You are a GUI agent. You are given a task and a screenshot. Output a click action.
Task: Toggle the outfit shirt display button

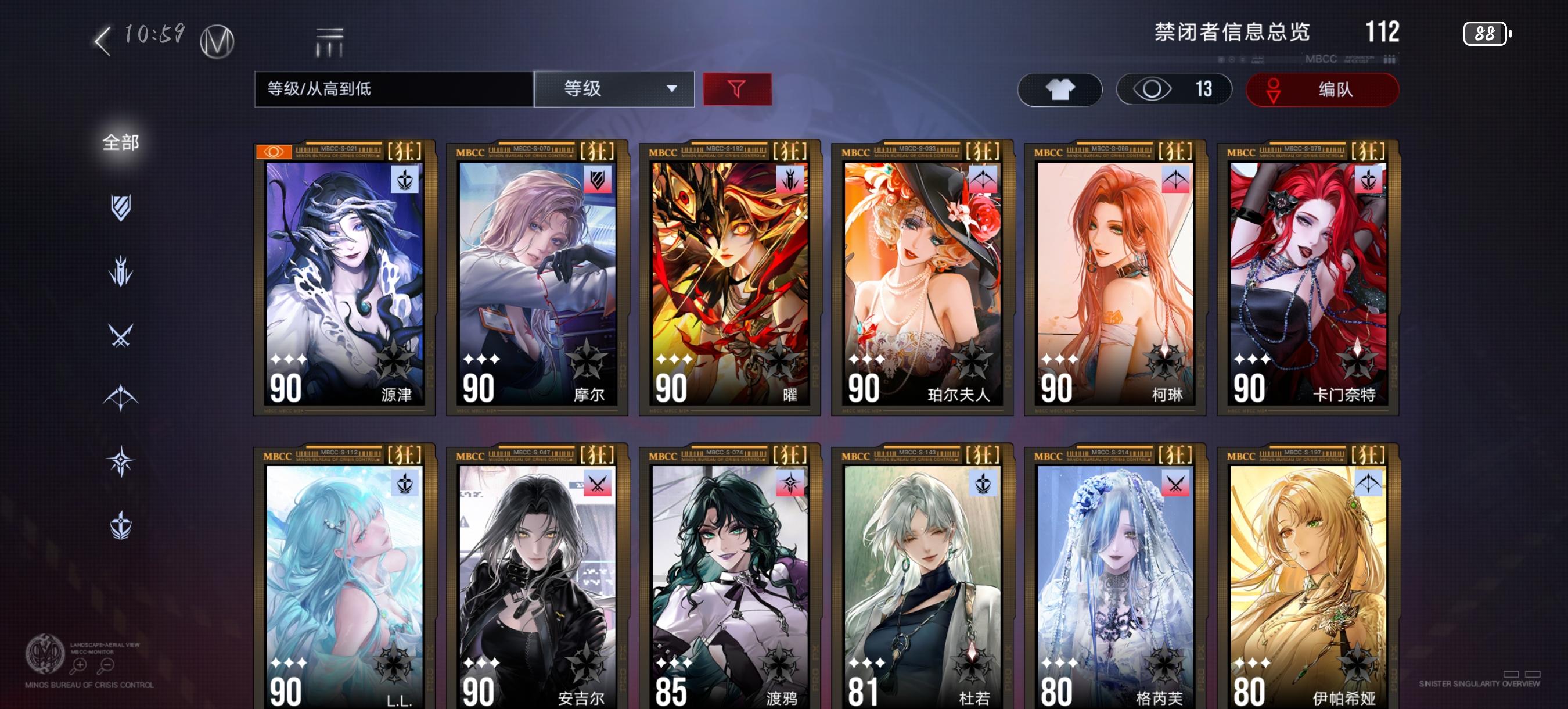click(x=1059, y=89)
